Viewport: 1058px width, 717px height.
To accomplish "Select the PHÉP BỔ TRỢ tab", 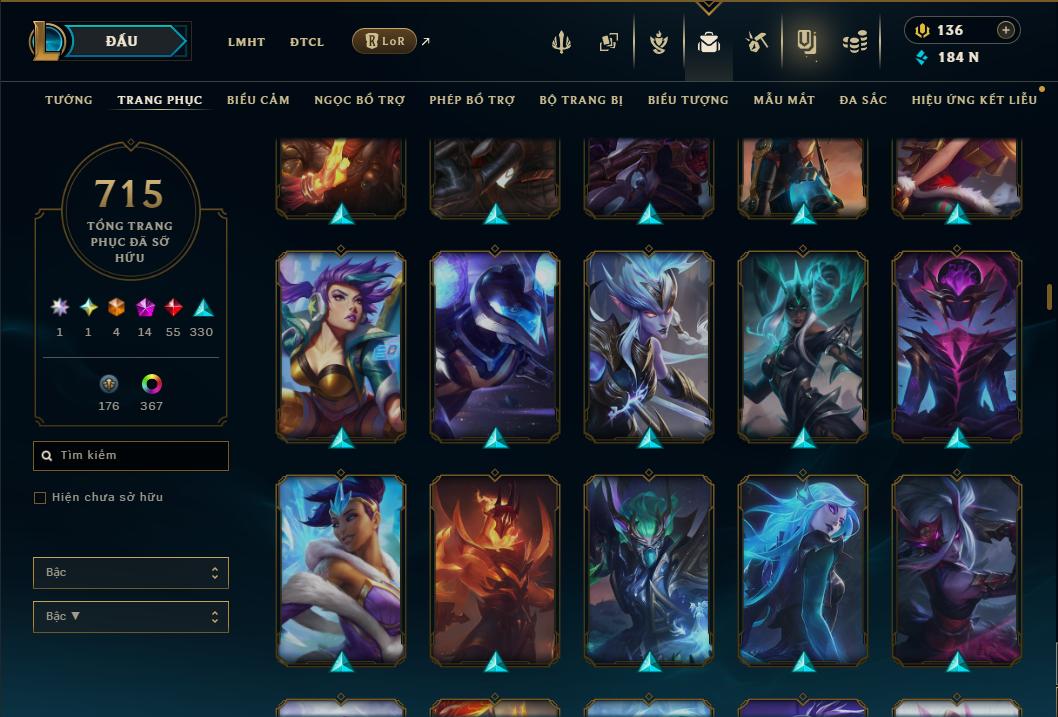I will [472, 100].
